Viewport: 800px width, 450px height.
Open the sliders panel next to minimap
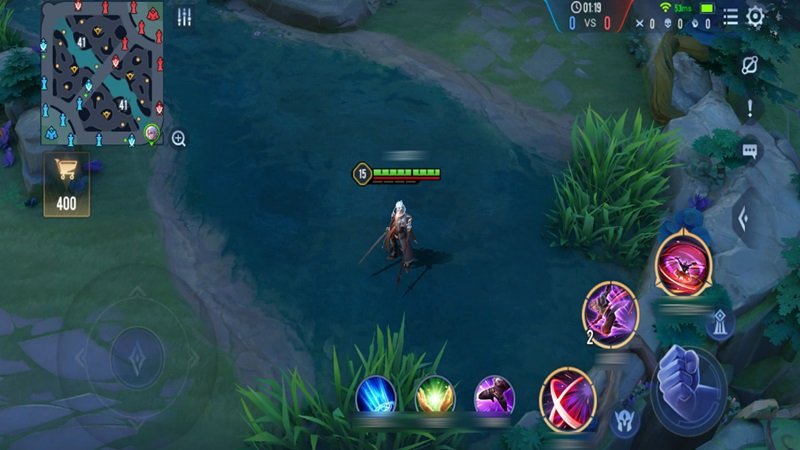click(x=185, y=17)
